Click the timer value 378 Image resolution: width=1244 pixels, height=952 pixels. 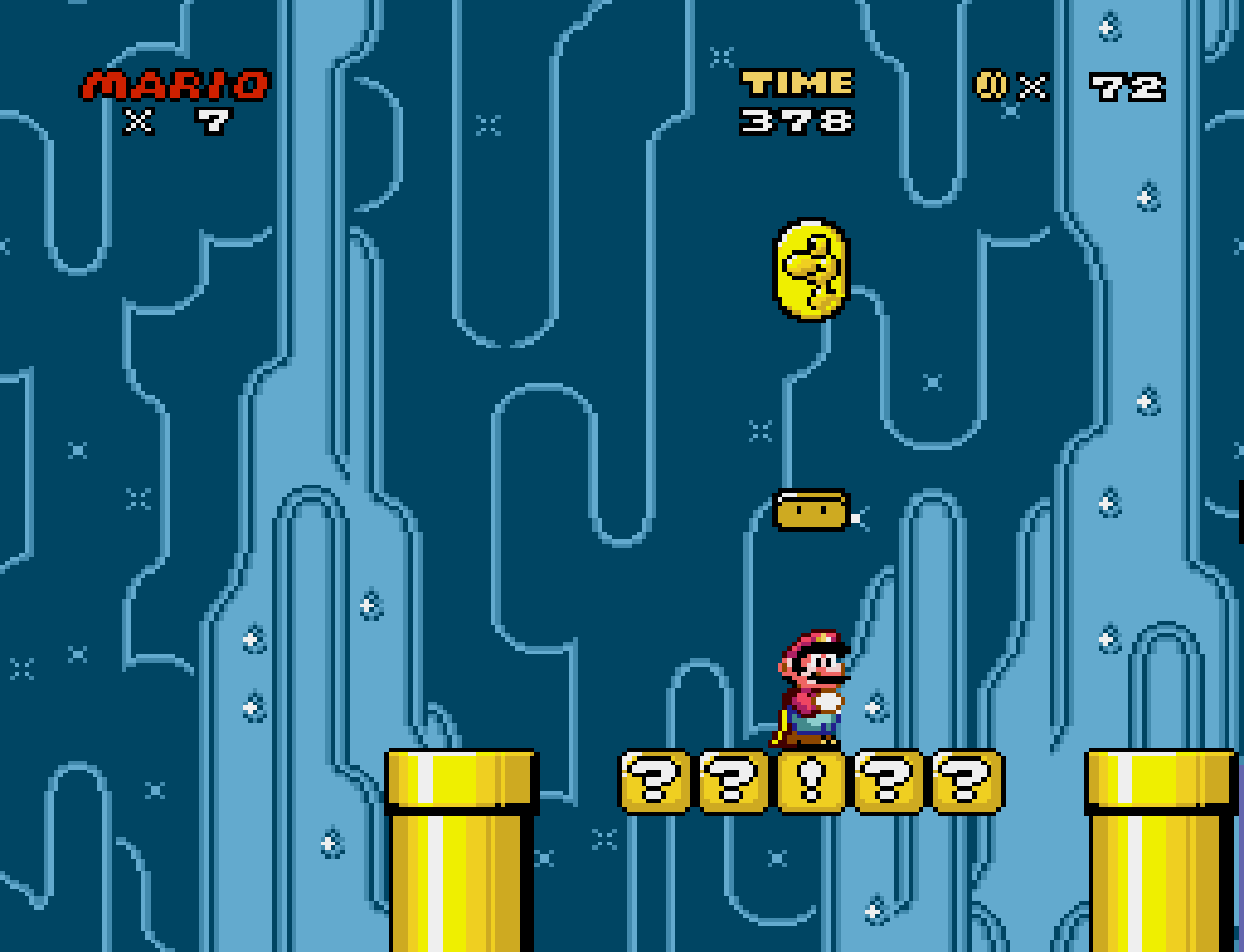coord(796,122)
